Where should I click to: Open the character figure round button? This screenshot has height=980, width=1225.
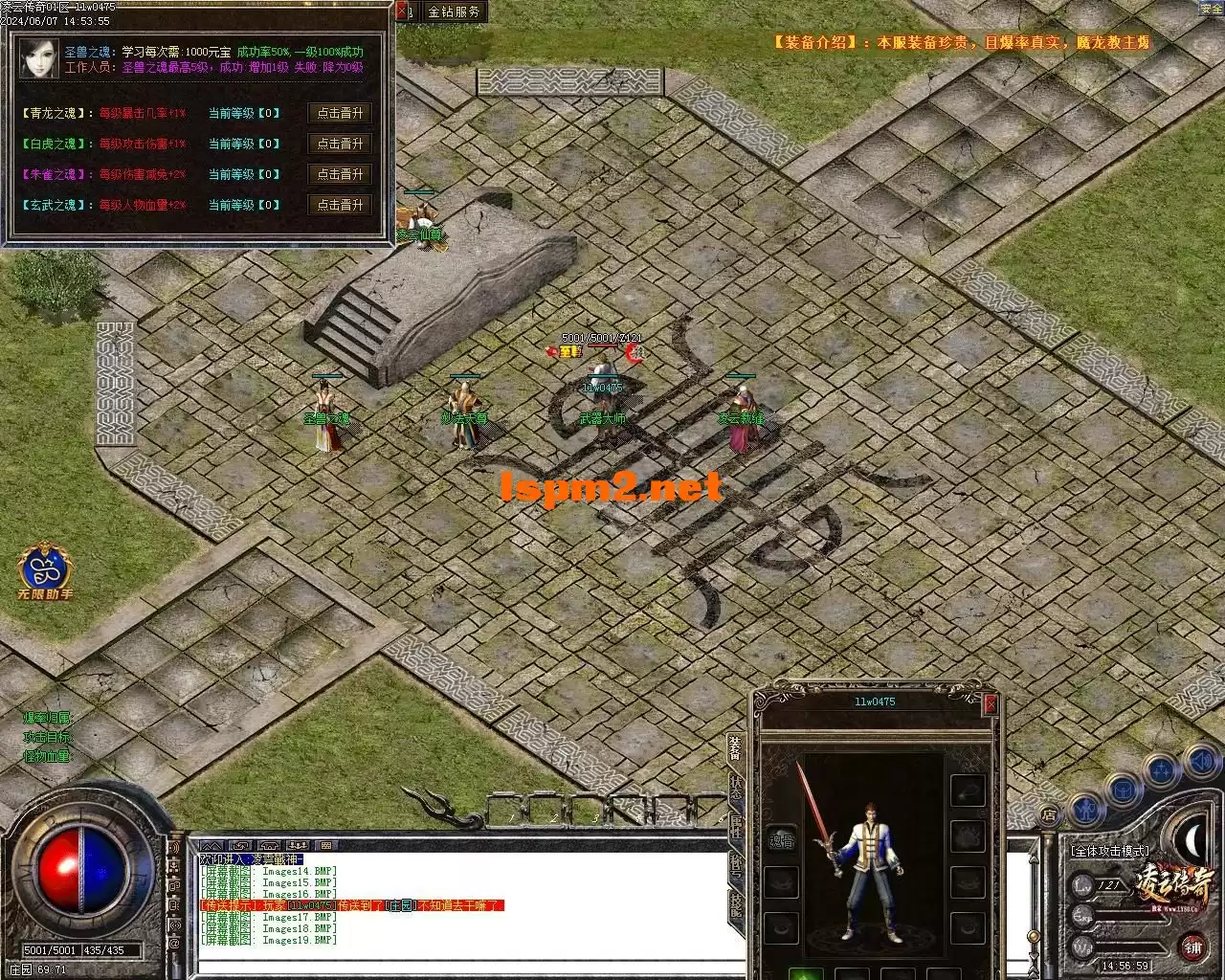tap(1086, 810)
